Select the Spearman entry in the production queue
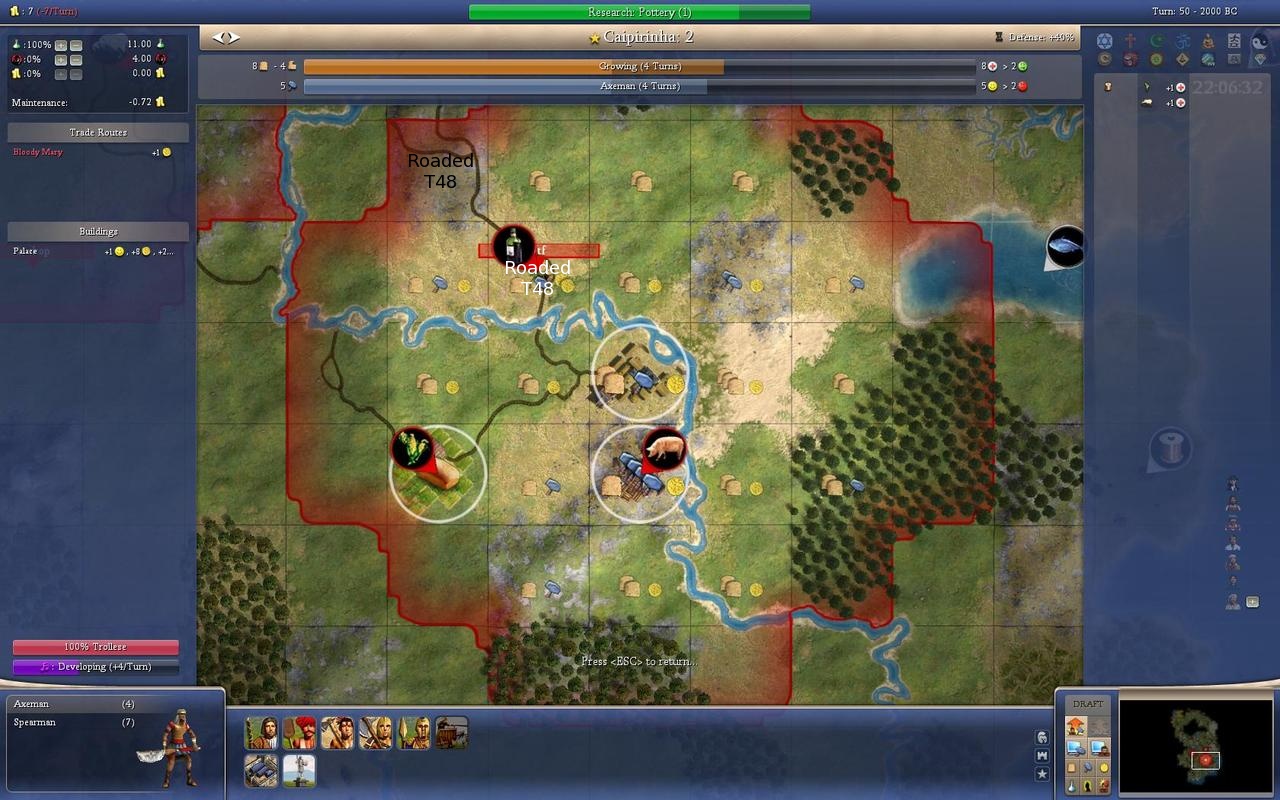Viewport: 1280px width, 800px height. pyautogui.click(x=35, y=722)
